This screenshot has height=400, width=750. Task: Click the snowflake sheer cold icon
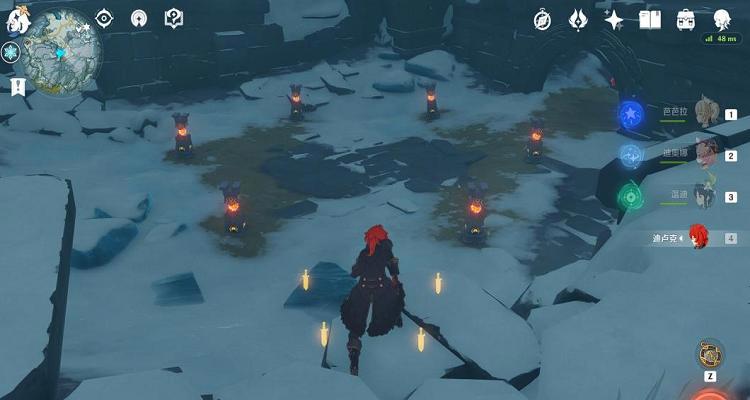point(13,54)
